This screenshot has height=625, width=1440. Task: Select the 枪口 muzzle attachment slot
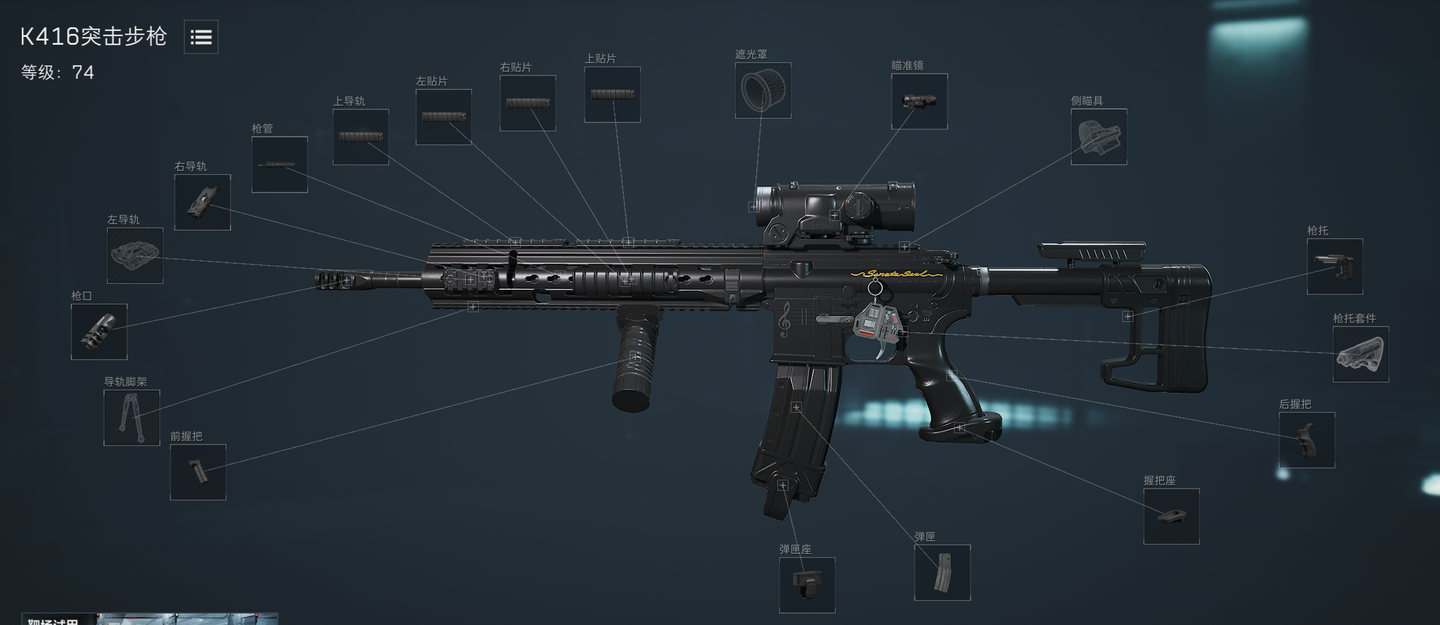(99, 332)
